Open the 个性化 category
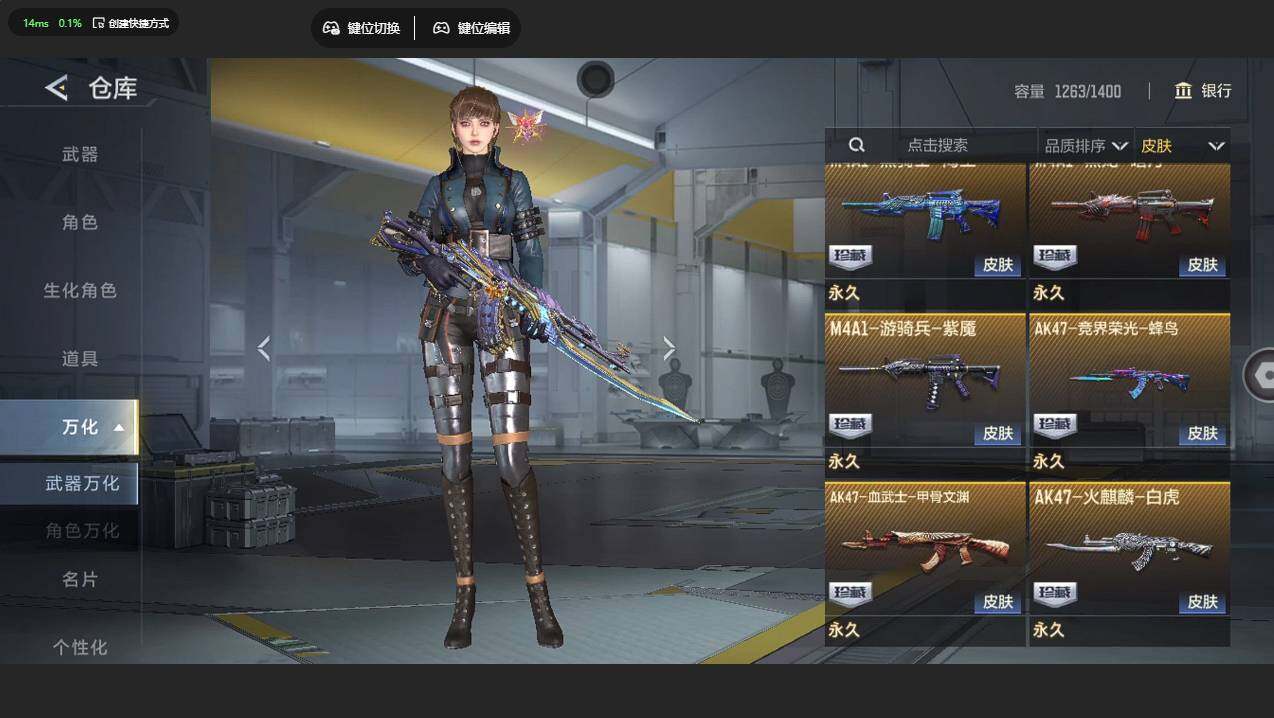Screen dimensions: 1274x718 [80, 647]
